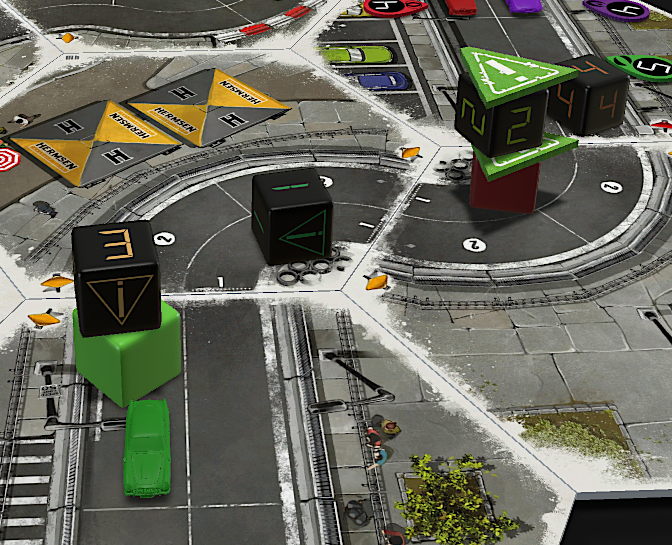Pick the black die with green arrow
672x545 pixels.
click(x=292, y=216)
